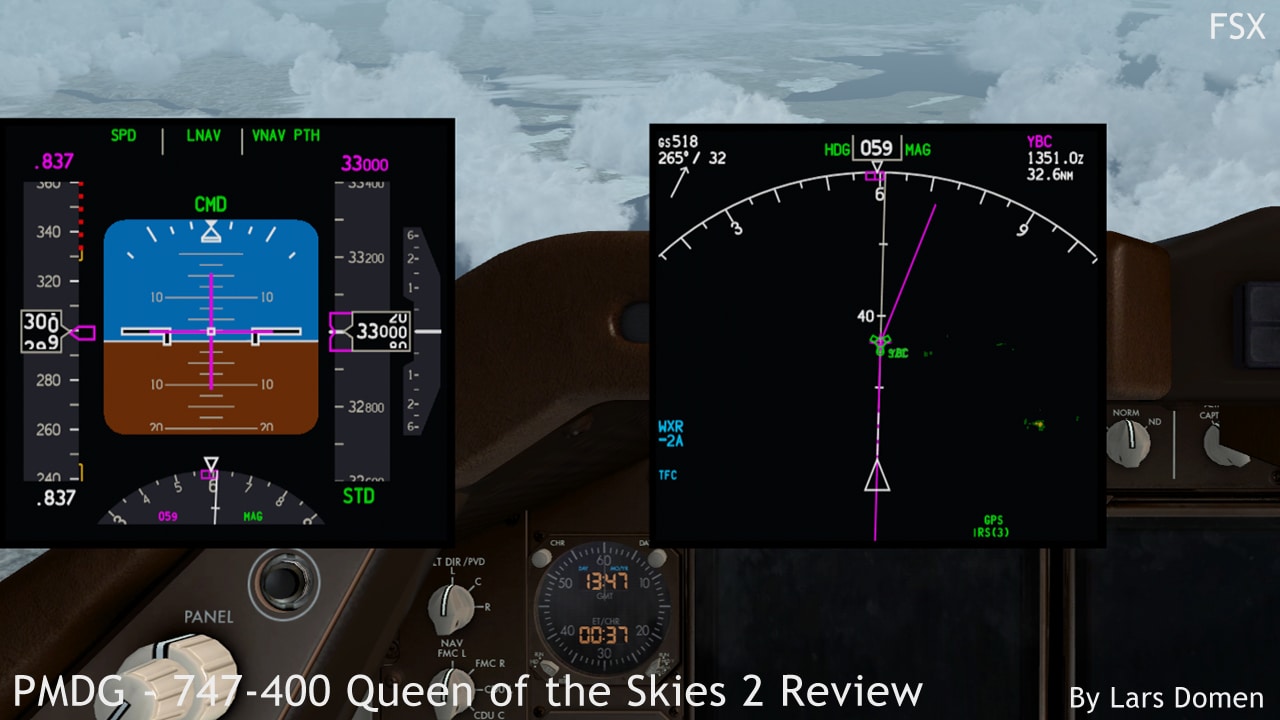
Task: Click the primary flight display attitude indicator
Action: tap(211, 330)
